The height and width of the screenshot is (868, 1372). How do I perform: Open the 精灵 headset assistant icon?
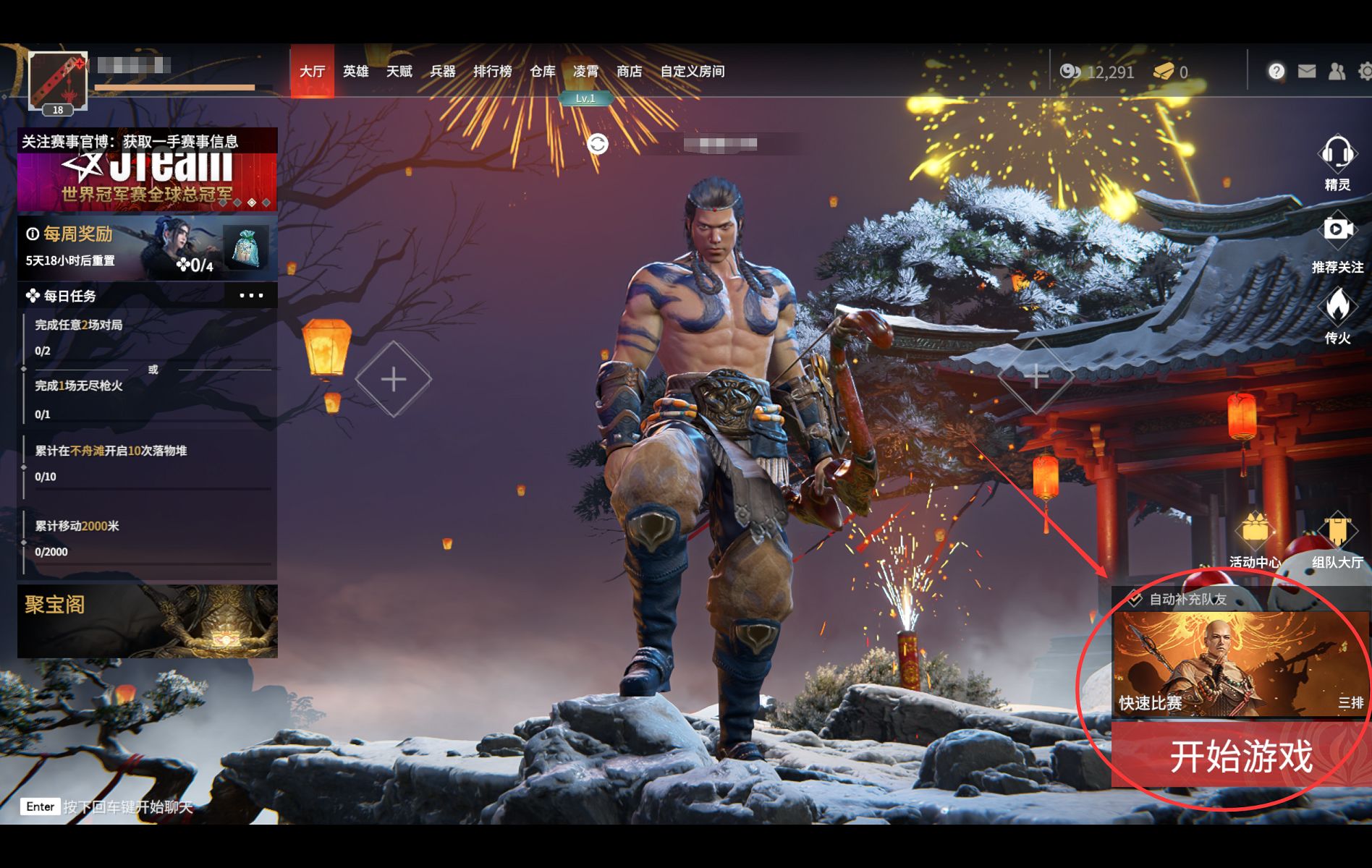point(1337,161)
